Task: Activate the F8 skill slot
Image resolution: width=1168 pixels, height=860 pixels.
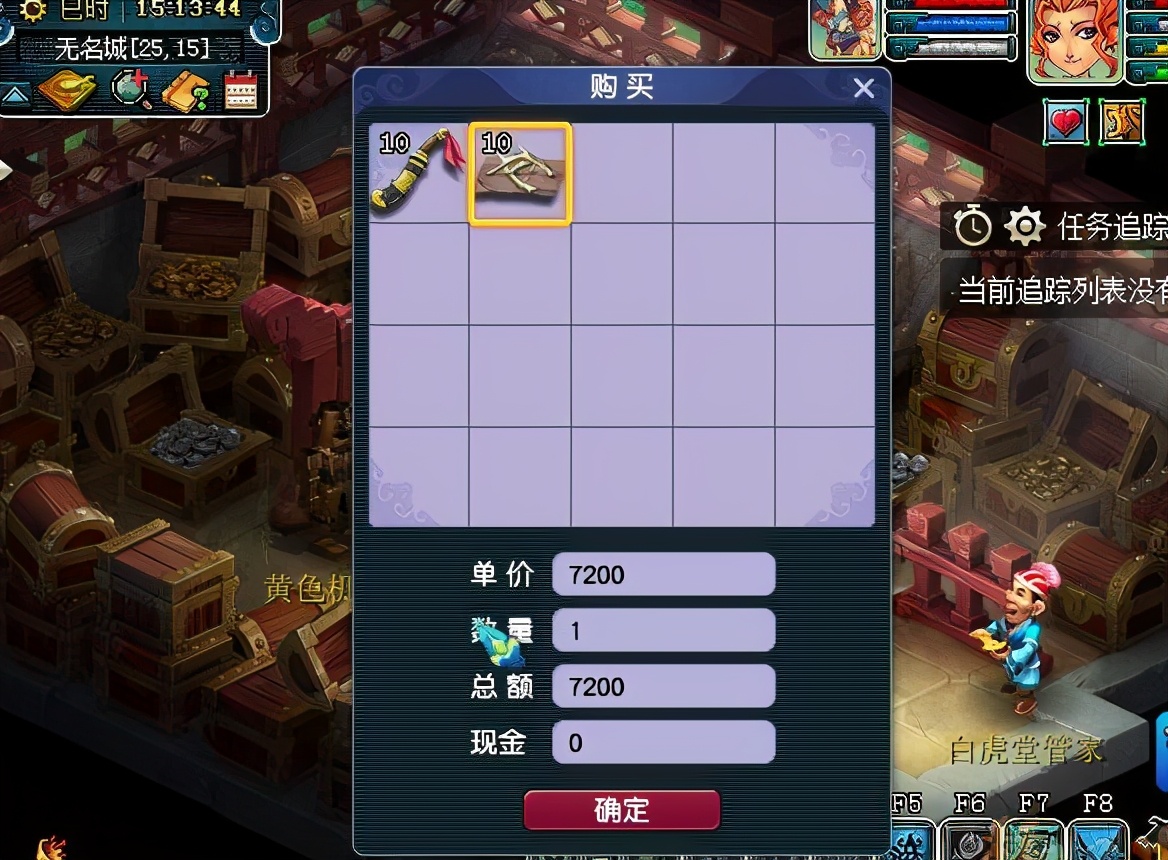Action: [x=1097, y=838]
